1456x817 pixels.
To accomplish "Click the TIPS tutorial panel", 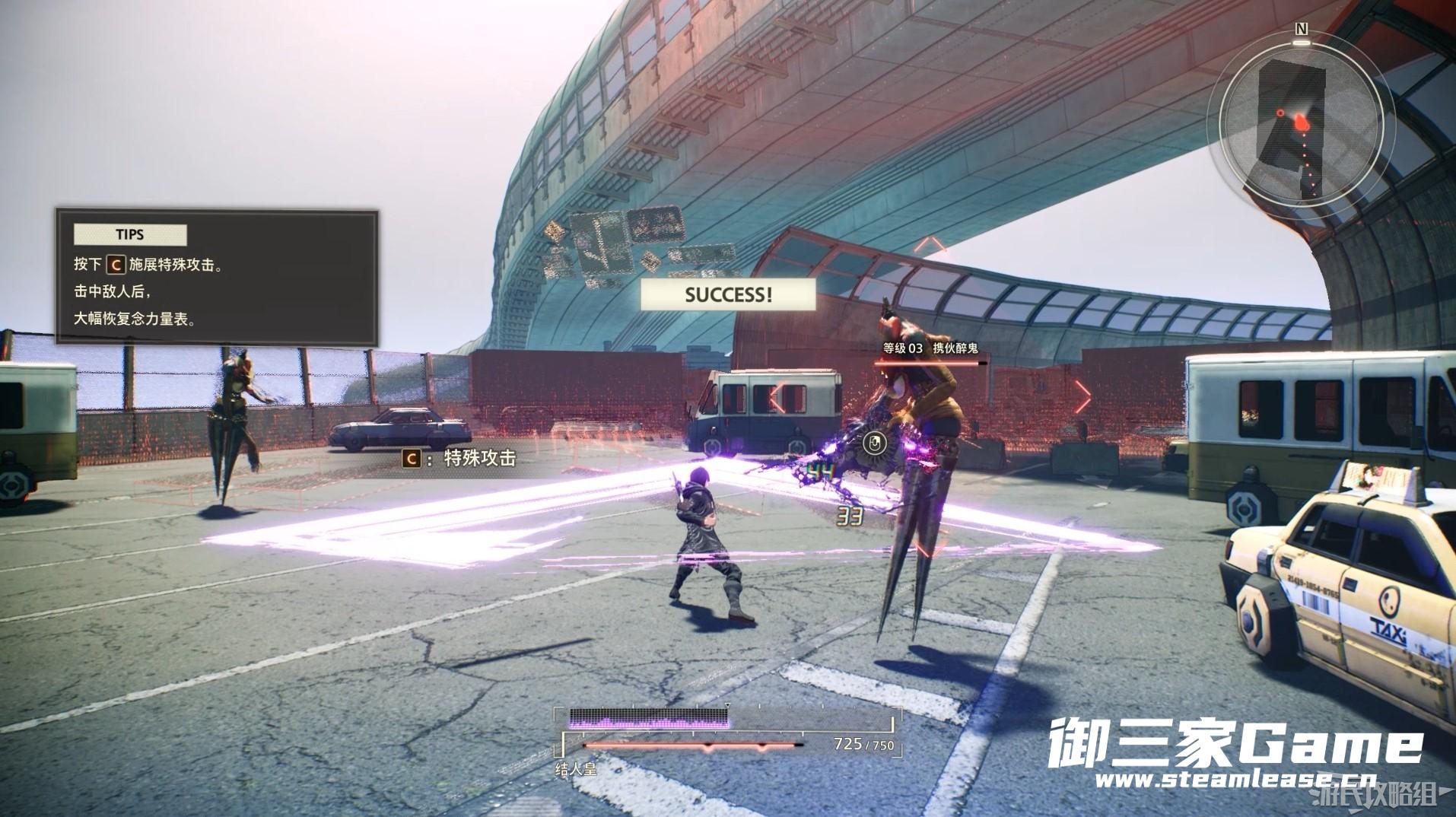I will (x=216, y=278).
